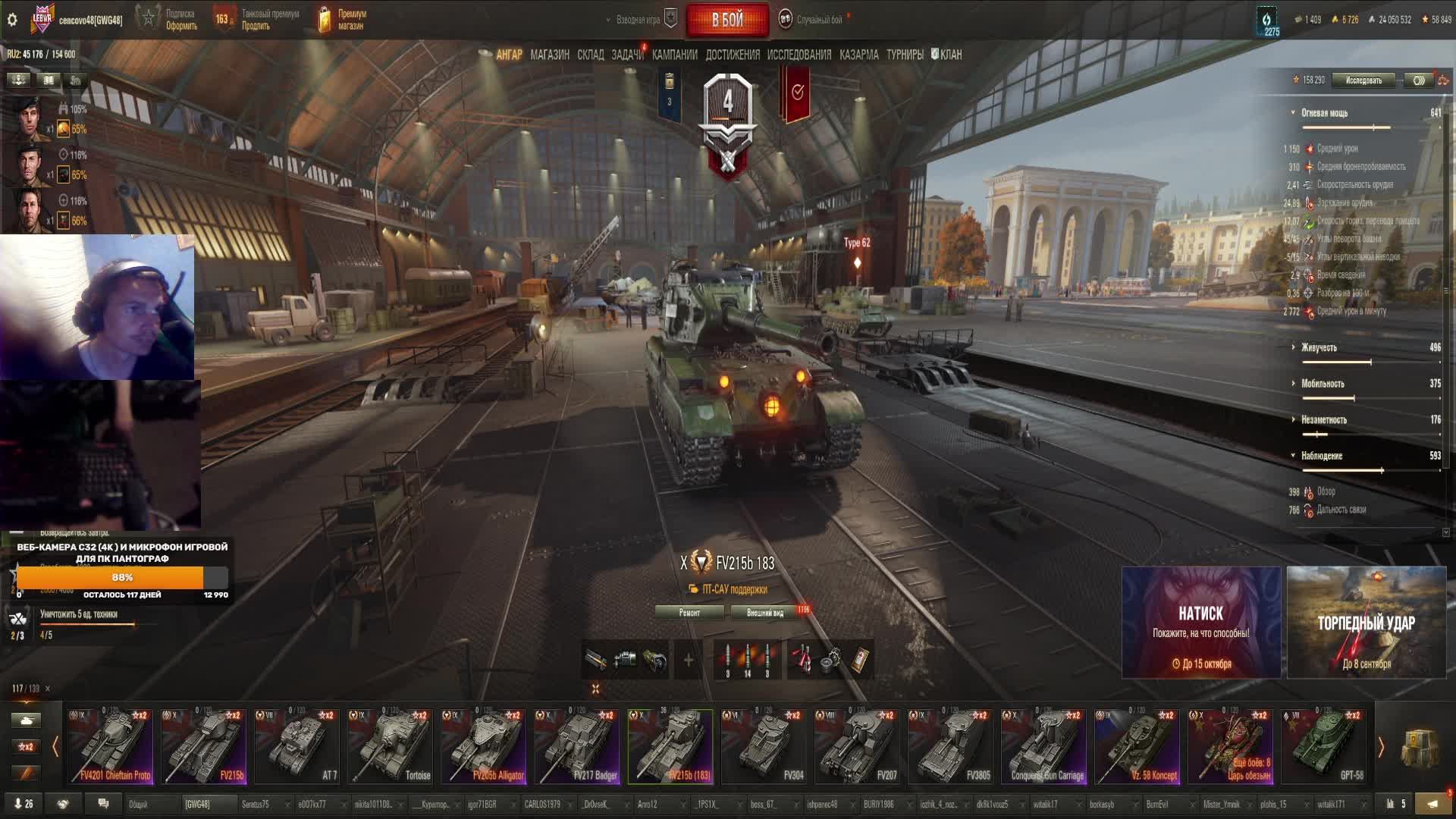Select the Tortoise tank in carousel
The width and height of the screenshot is (1456, 819).
point(391,746)
